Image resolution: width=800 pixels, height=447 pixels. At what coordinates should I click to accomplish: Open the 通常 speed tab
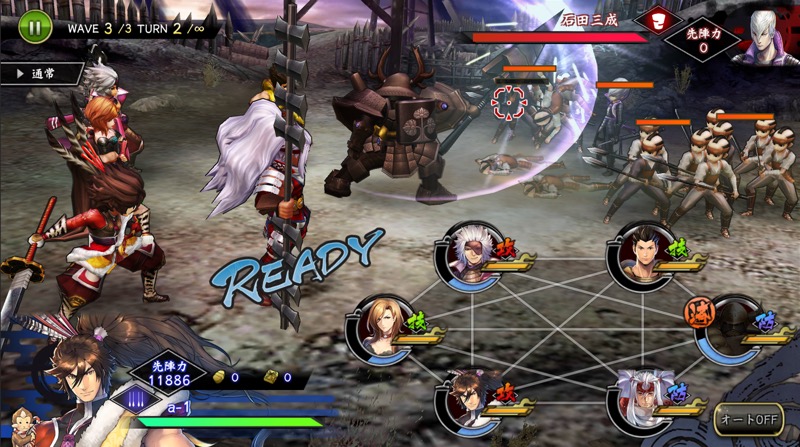41,74
